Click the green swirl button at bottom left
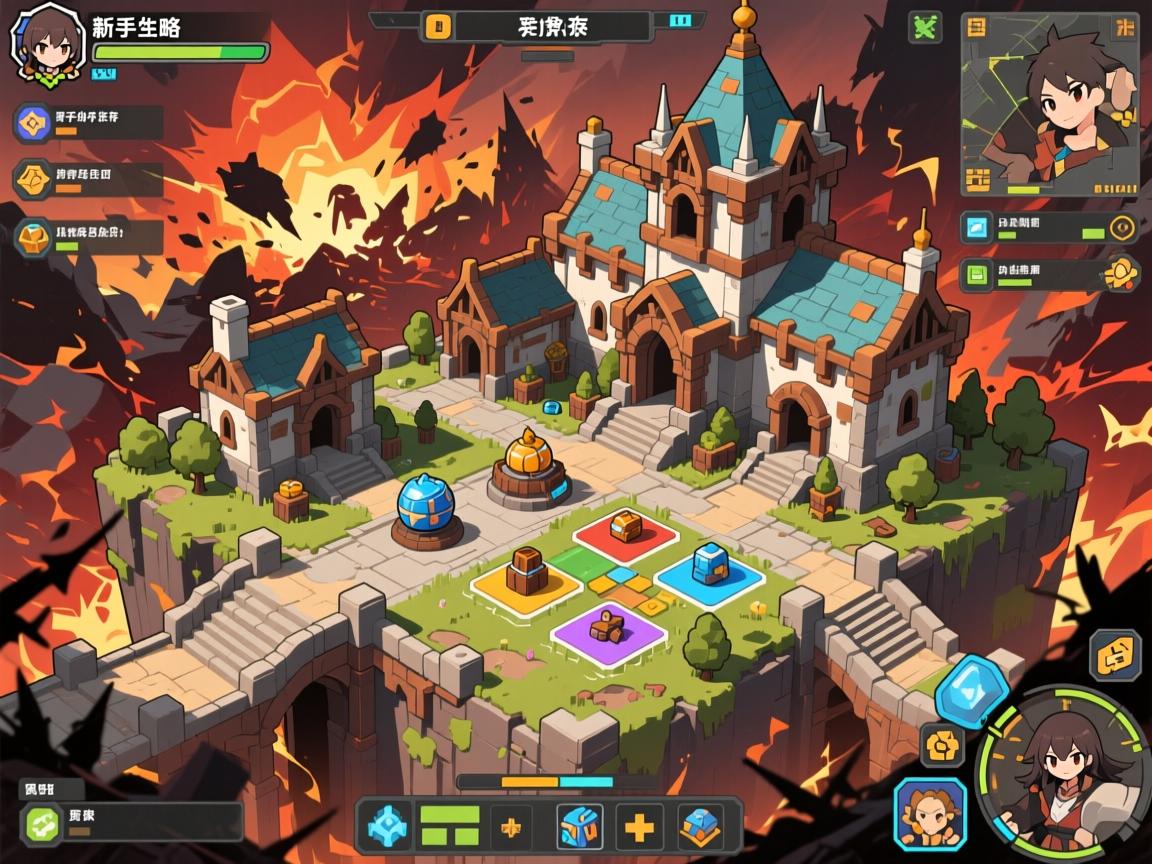Screen dimensions: 1152x864 point(43,822)
